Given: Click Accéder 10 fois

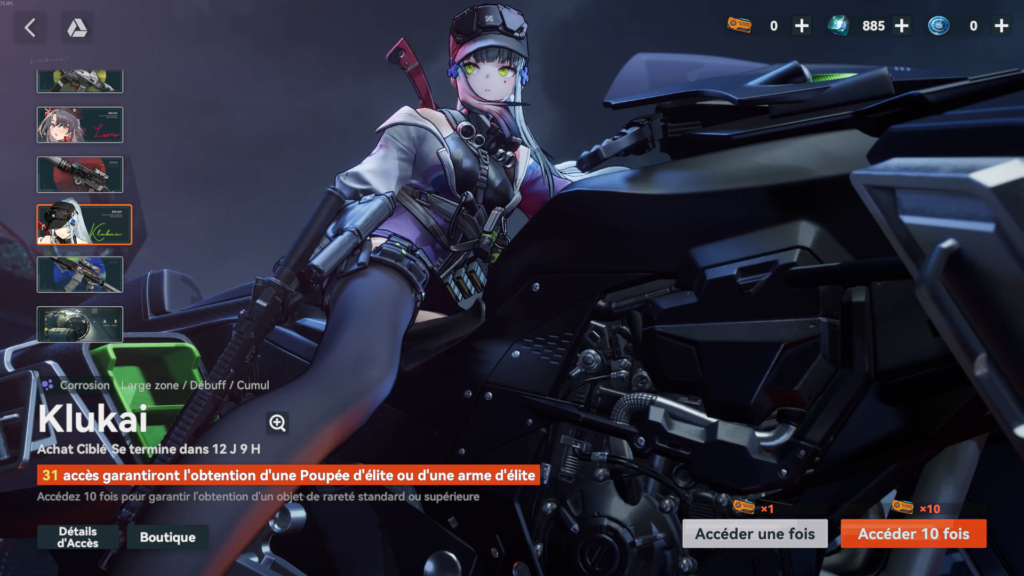Looking at the screenshot, I should point(913,534).
